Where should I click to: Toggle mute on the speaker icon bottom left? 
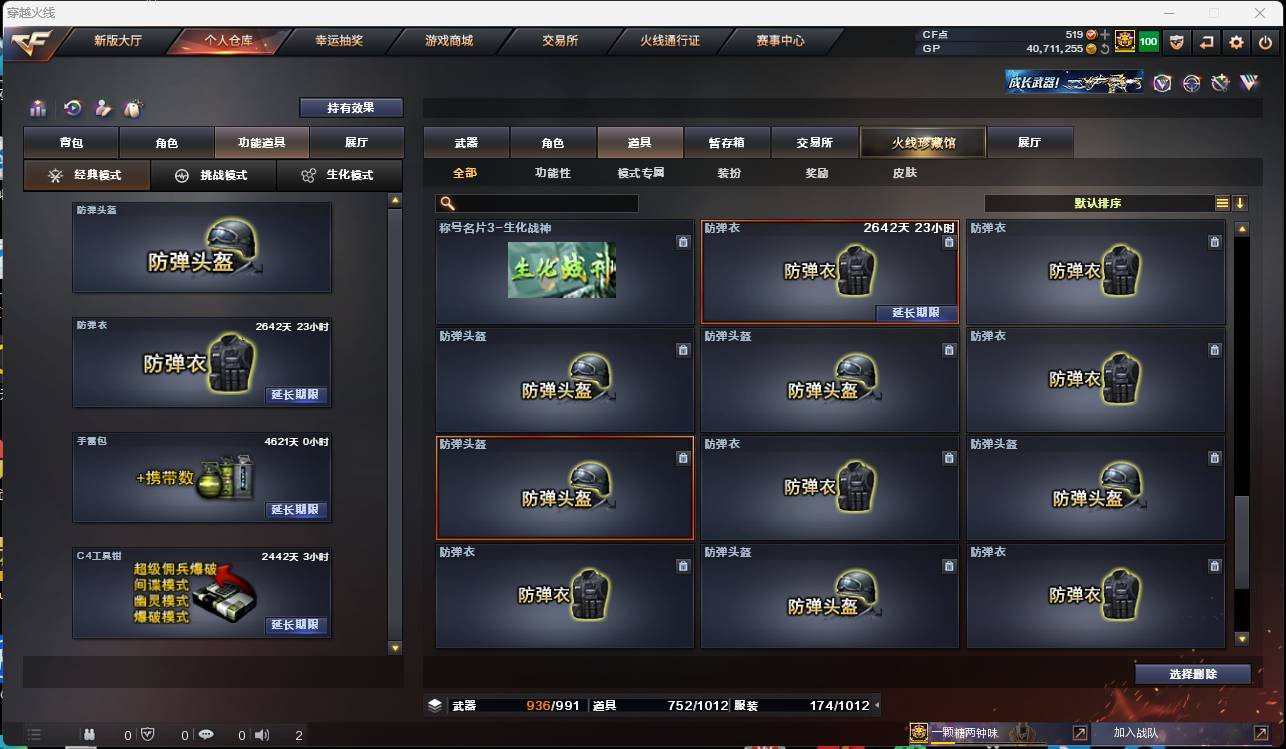(262, 733)
